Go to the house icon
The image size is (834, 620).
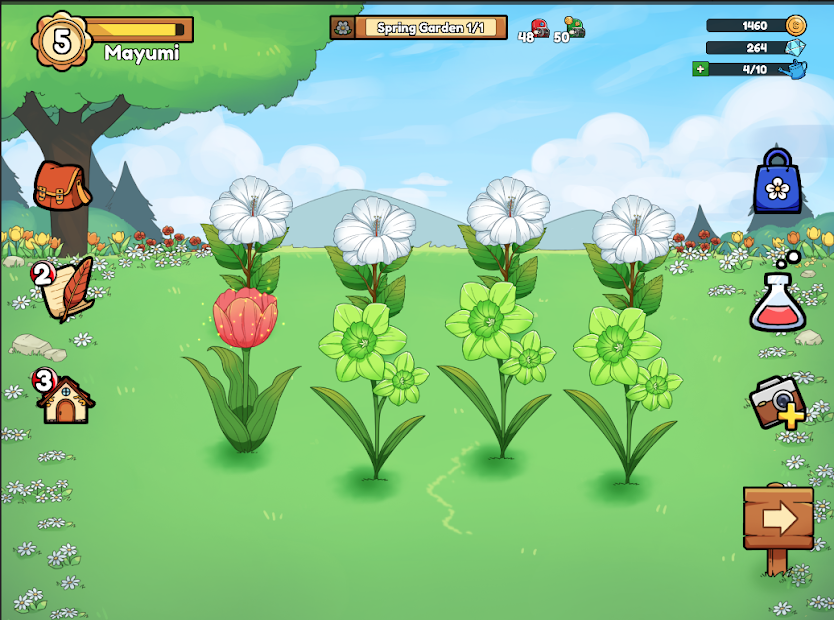(66, 397)
